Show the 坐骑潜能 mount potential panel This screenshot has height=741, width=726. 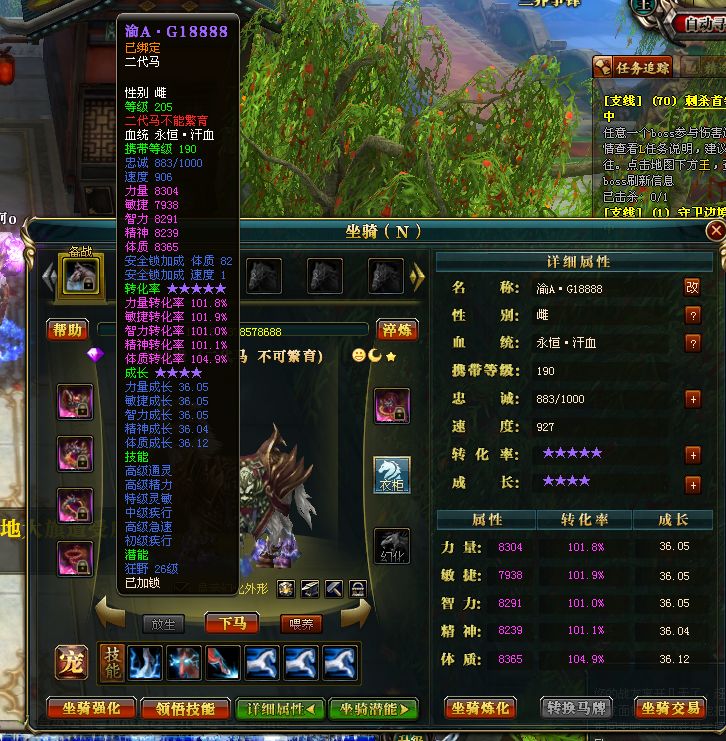pyautogui.click(x=373, y=709)
